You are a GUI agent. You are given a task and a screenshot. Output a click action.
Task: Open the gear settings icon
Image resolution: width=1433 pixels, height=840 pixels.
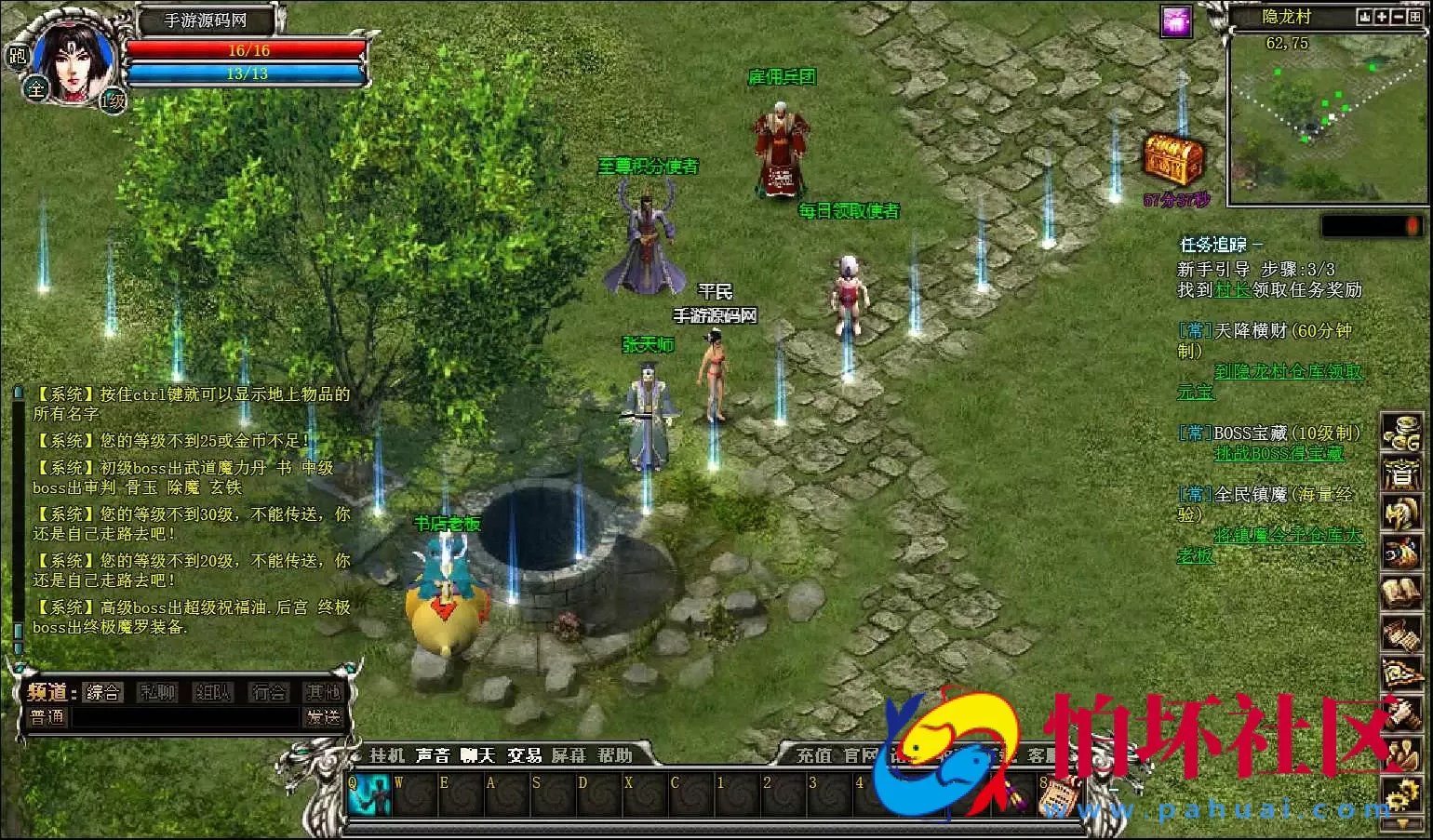coord(1400,797)
